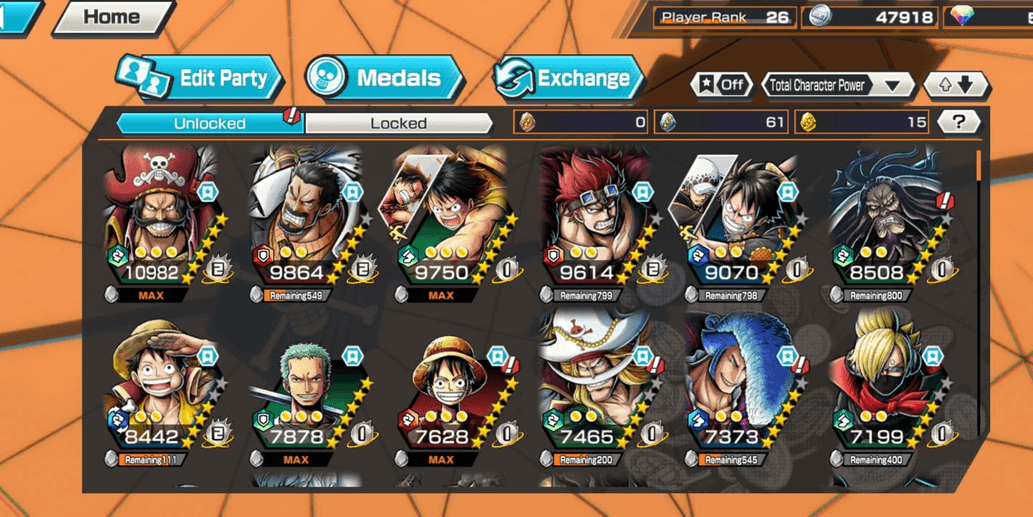Screen dimensions: 1033x517
Task: Show help with the question mark button
Action: tap(959, 122)
